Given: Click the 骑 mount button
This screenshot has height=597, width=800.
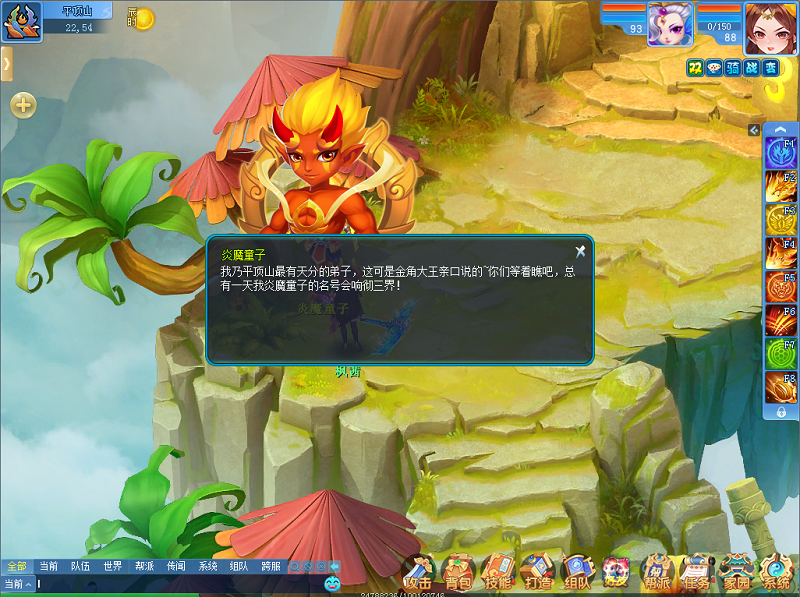Looking at the screenshot, I should (733, 67).
